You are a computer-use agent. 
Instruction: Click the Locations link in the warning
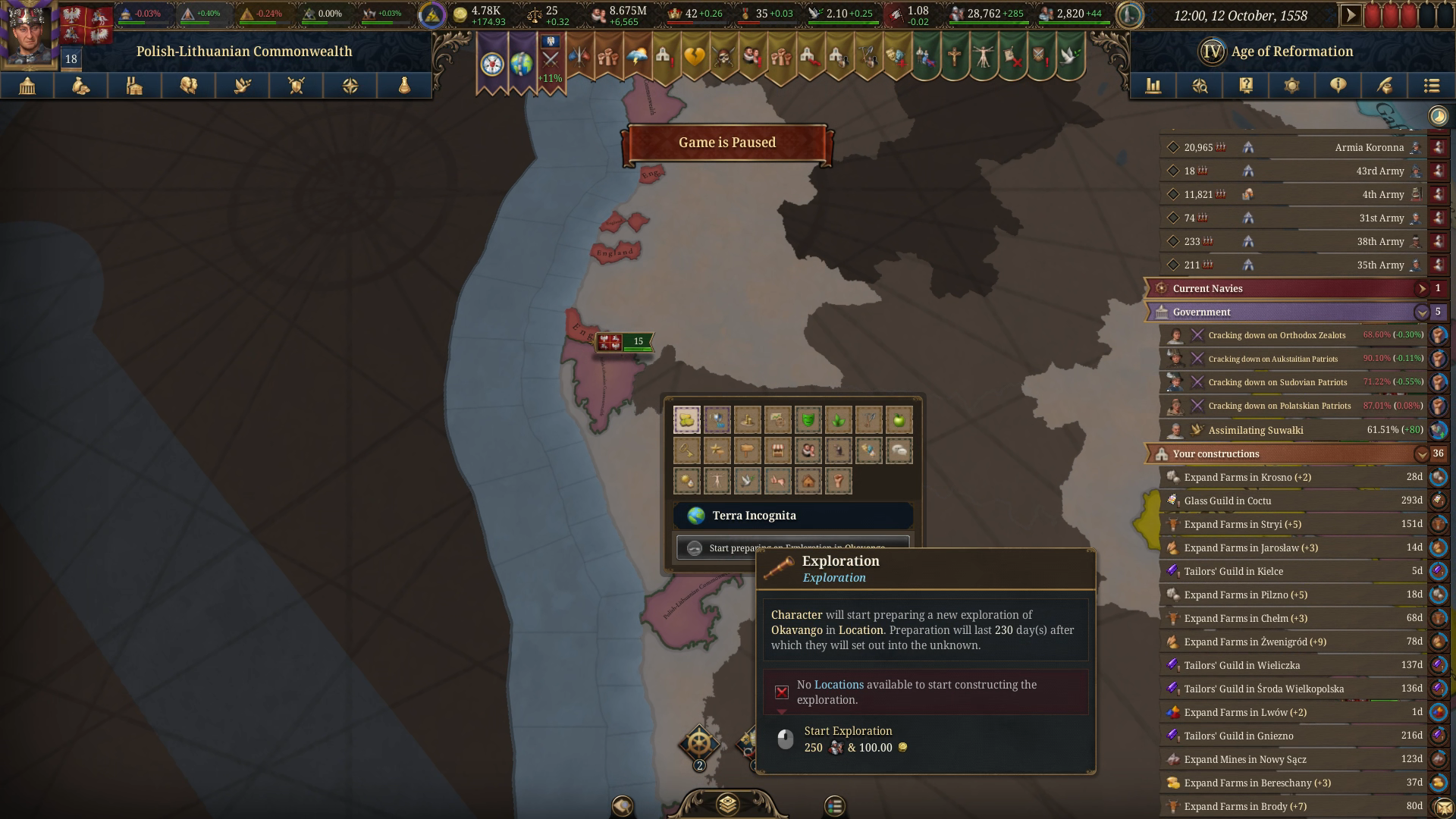(837, 683)
